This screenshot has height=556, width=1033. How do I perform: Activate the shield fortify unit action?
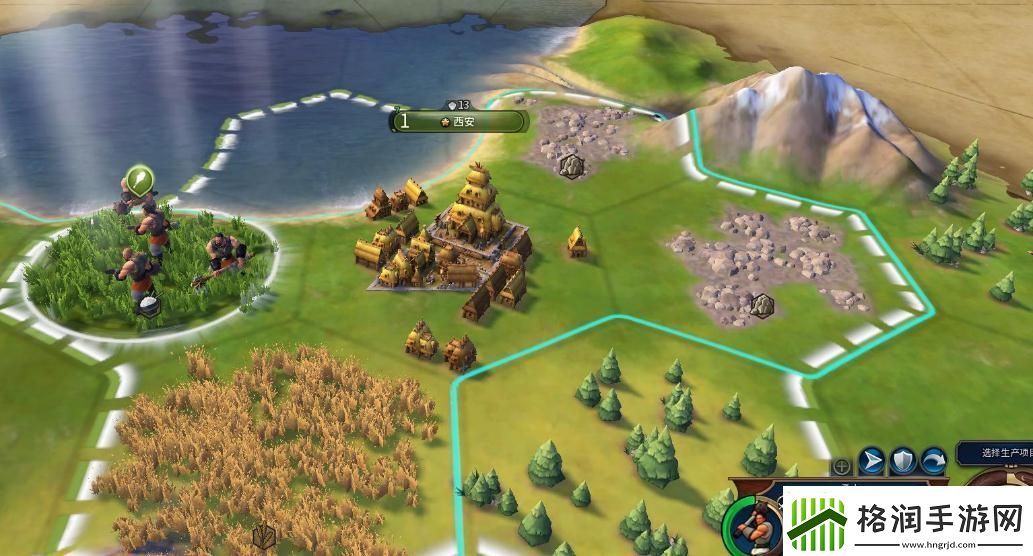[903, 461]
